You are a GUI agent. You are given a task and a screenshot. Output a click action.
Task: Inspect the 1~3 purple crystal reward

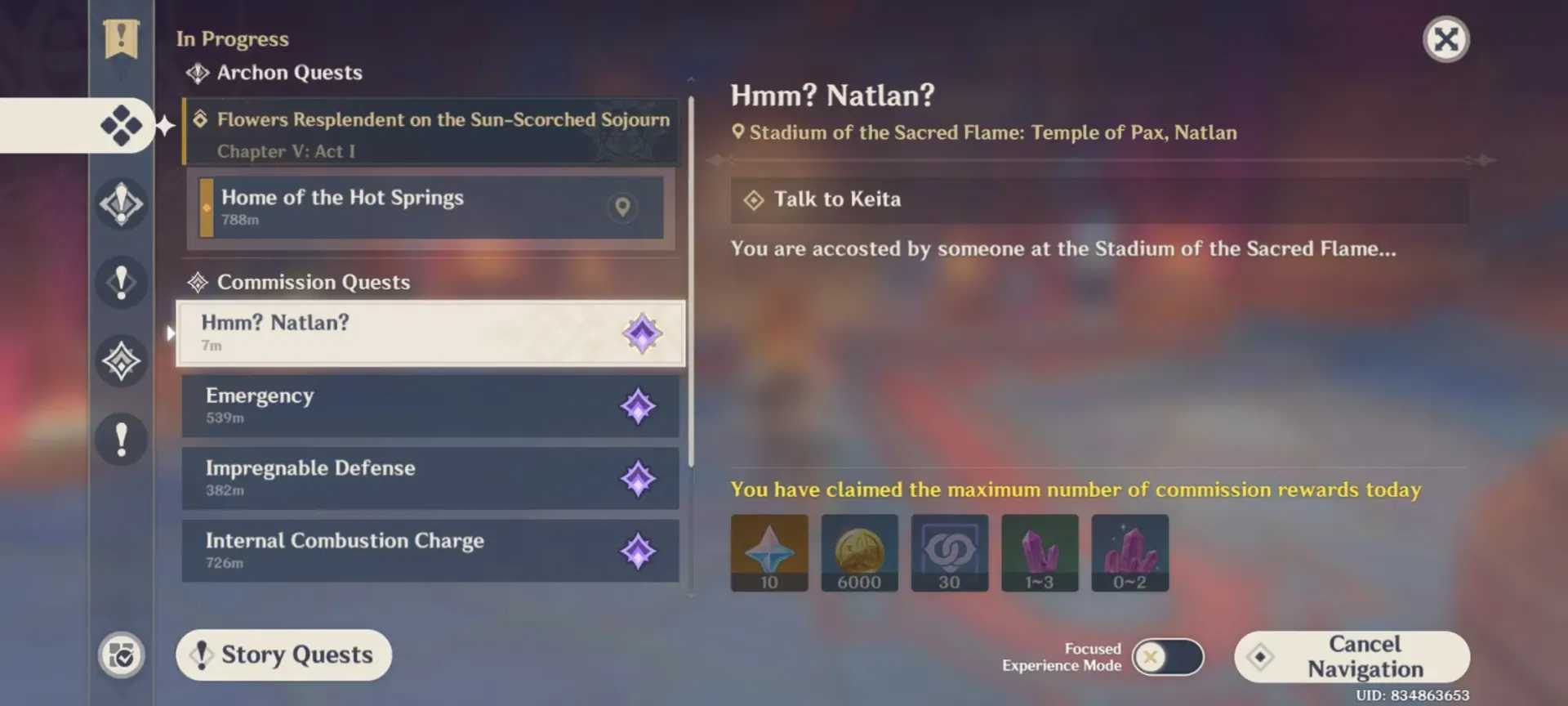[x=1040, y=552]
